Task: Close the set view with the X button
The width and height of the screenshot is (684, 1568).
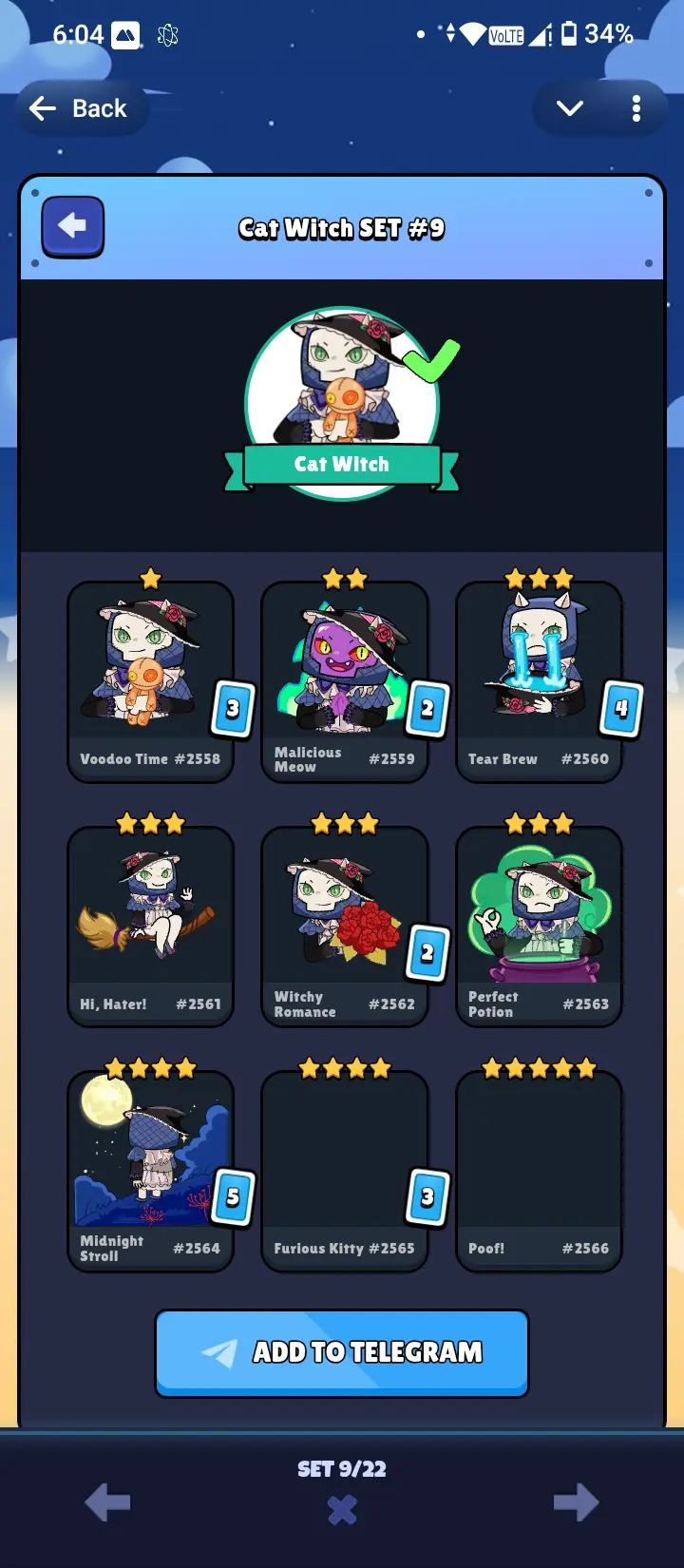Action: click(342, 1510)
